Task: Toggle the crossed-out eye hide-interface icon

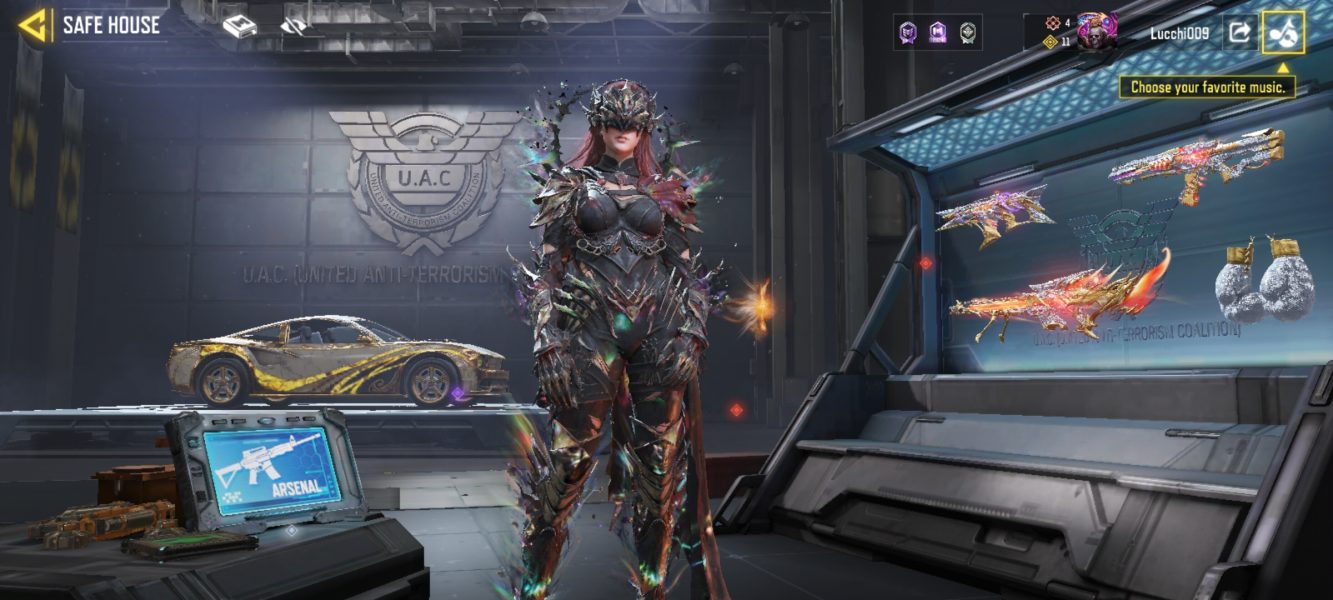Action: coord(293,27)
